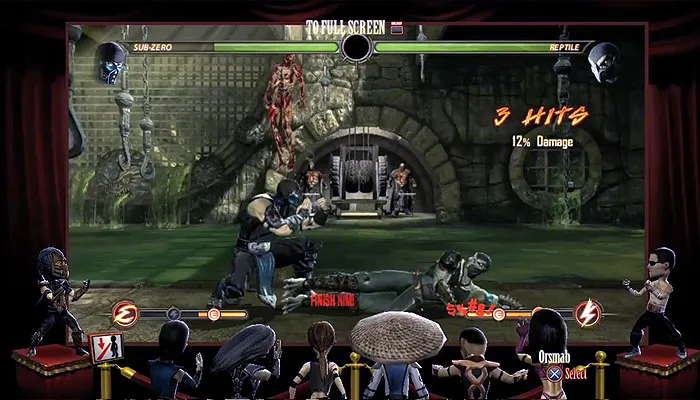Viewport: 700px width, 400px height.
Task: Click the red spectator sign icon
Action: click(103, 347)
